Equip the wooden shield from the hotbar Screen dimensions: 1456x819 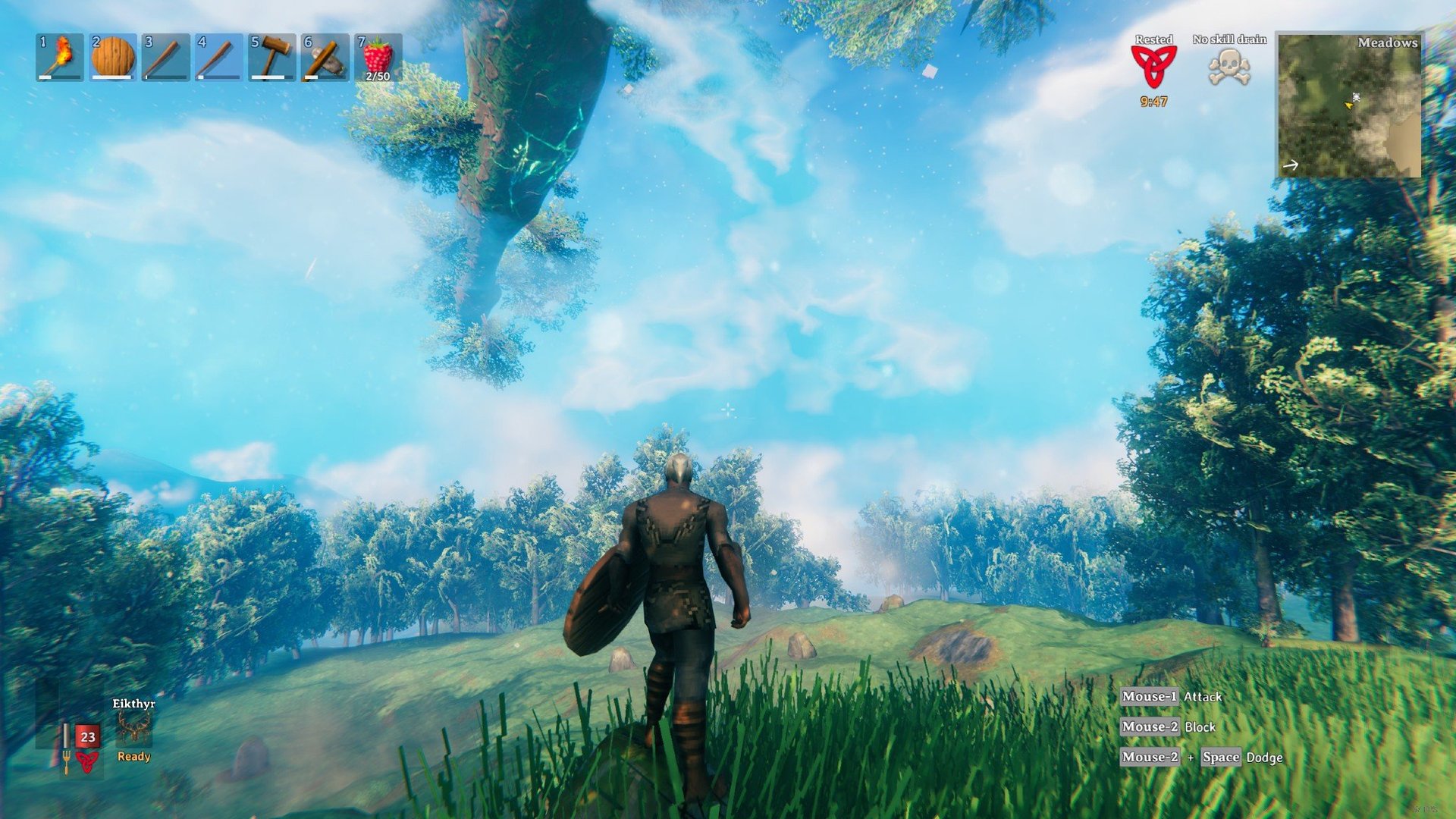click(113, 57)
